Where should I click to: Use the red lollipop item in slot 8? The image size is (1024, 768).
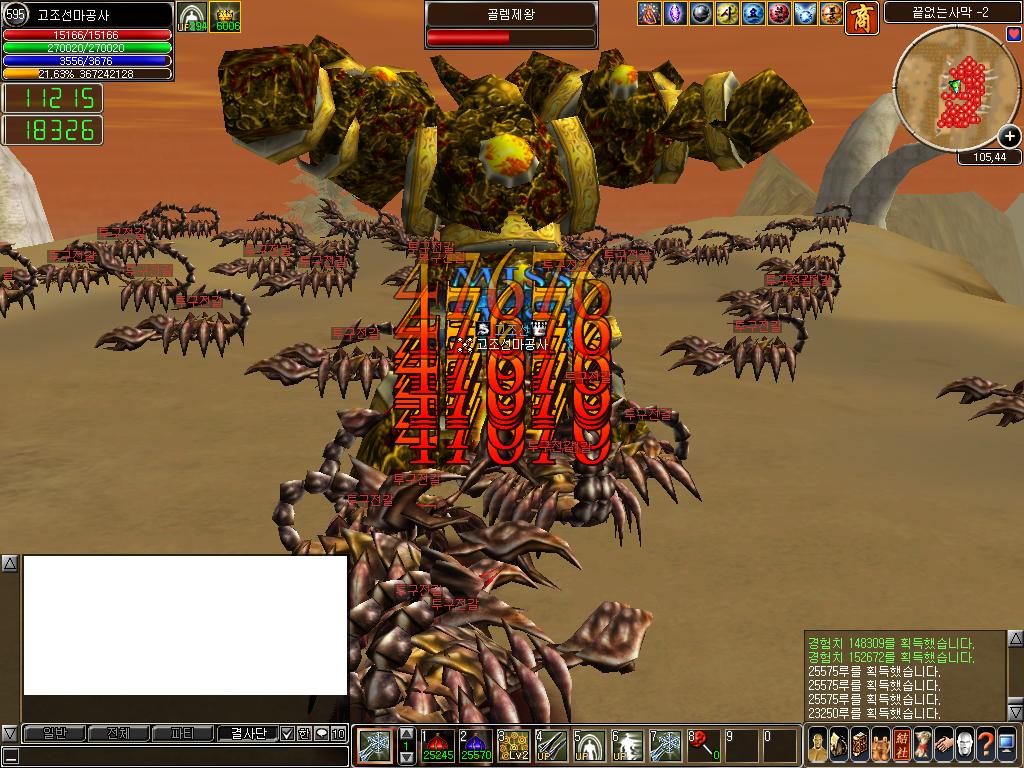click(x=703, y=746)
